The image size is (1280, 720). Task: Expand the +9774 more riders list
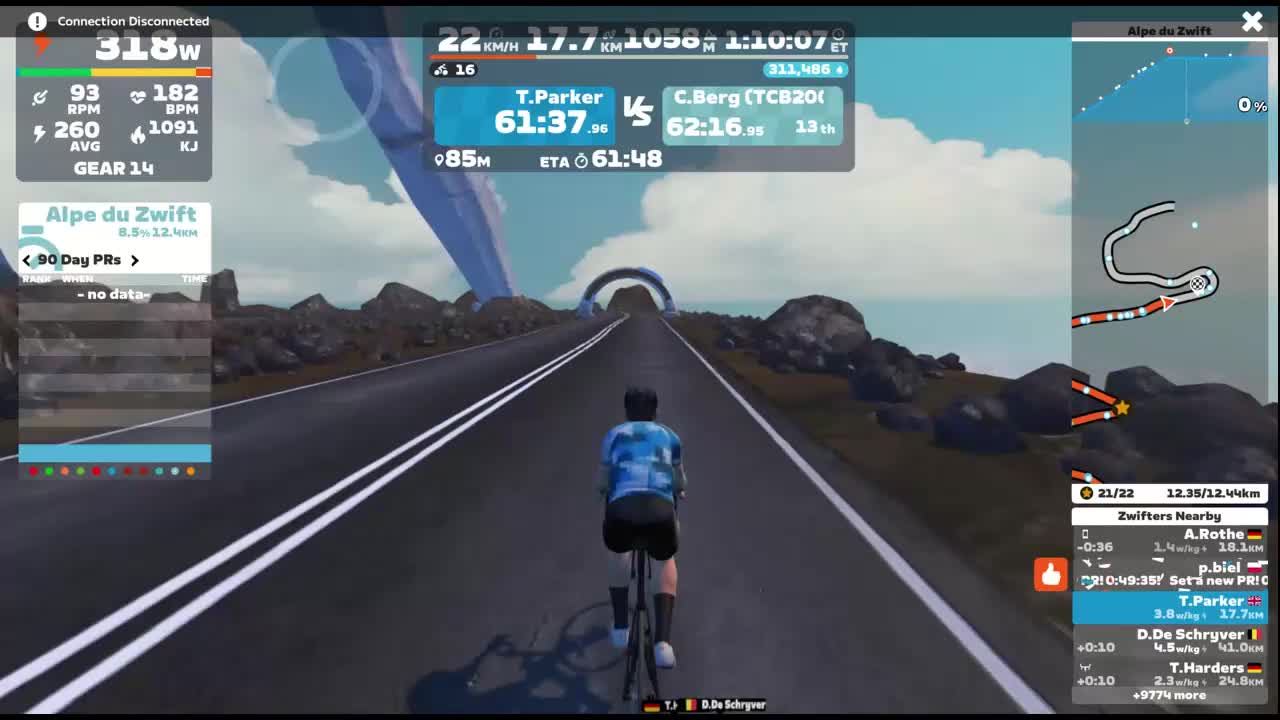[x=1170, y=694]
